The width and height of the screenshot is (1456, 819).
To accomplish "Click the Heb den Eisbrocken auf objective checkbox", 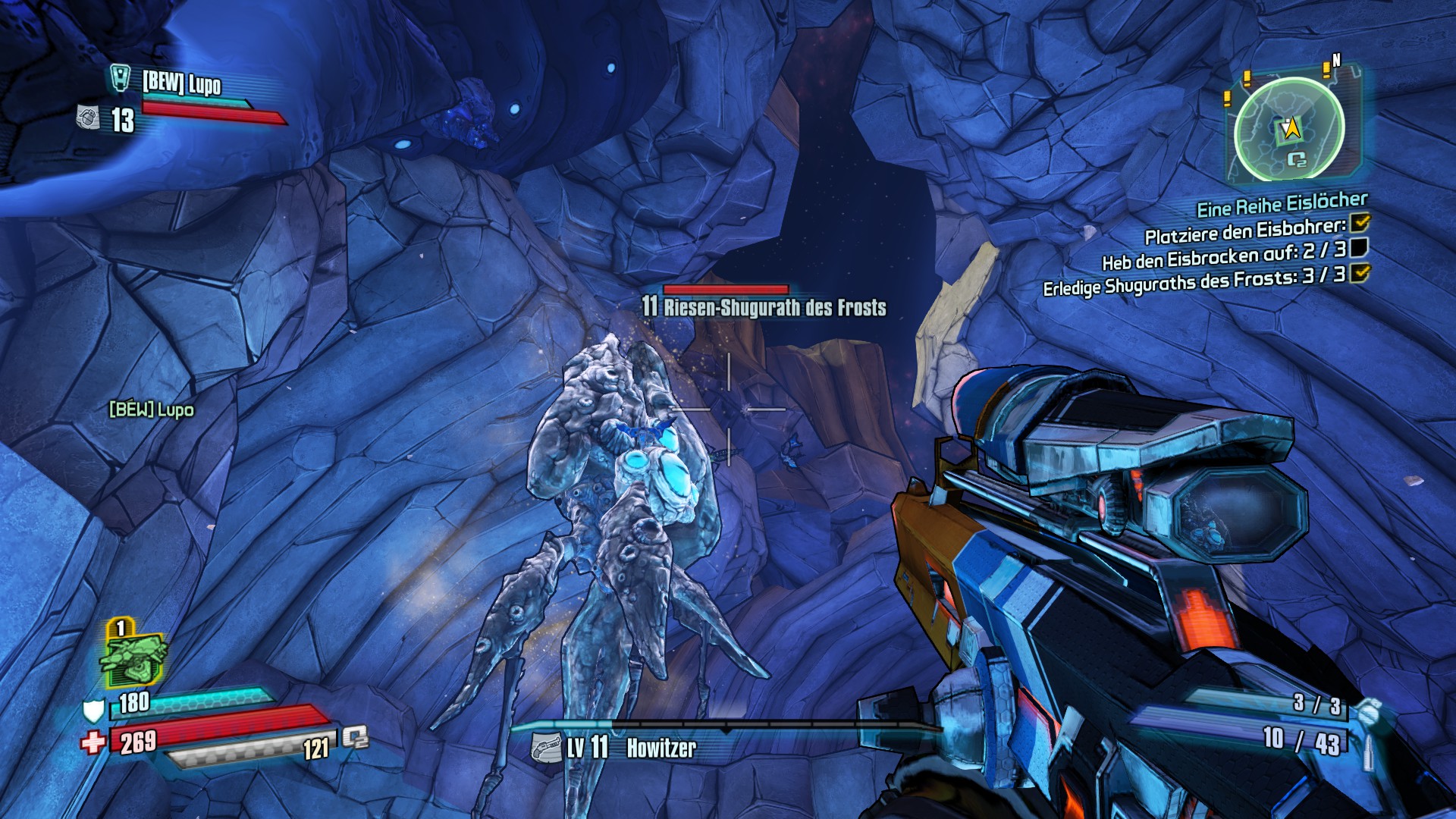I will tap(1359, 247).
